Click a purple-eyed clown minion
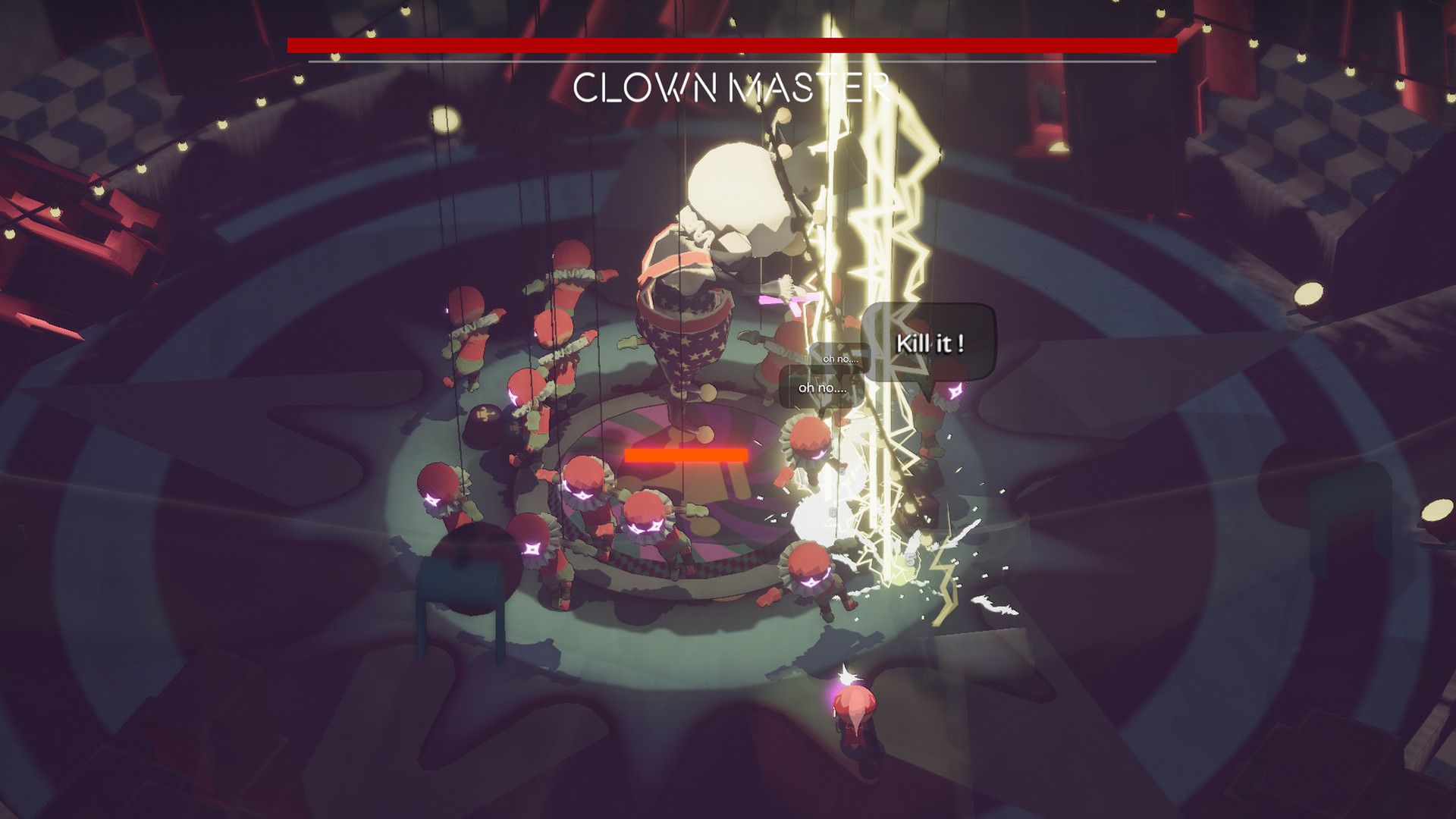 (645, 516)
